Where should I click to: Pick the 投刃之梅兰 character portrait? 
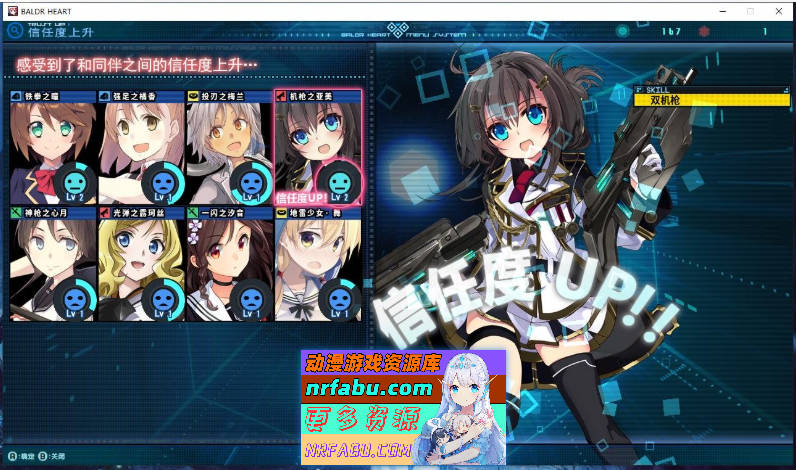(229, 148)
